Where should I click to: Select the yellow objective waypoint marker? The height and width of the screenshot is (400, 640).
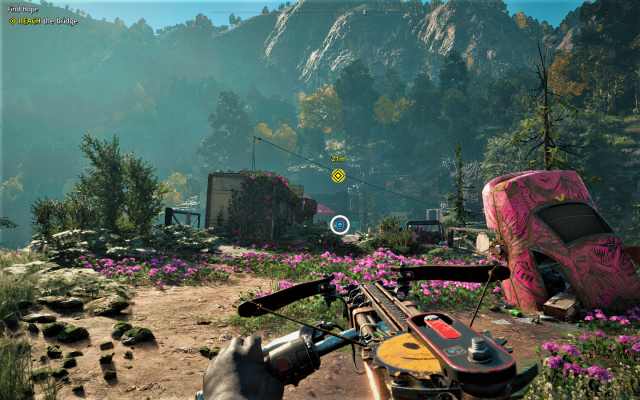coord(338,176)
